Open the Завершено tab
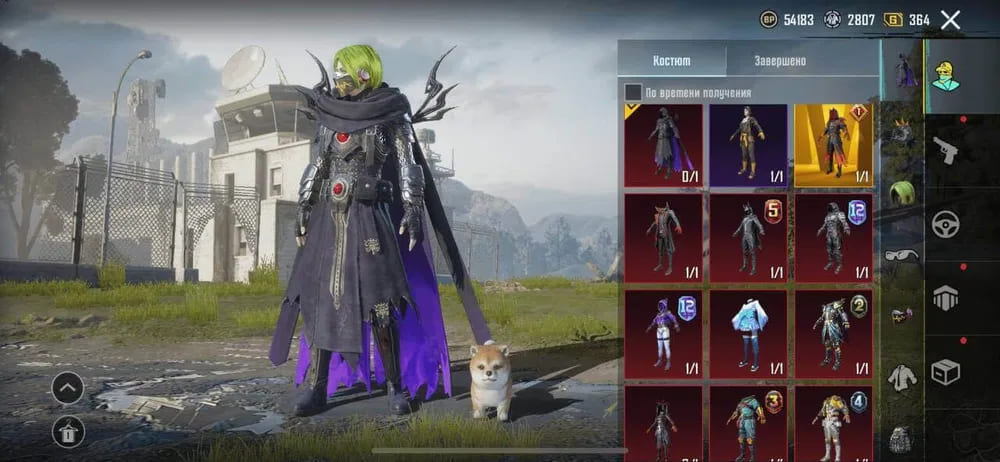Image resolution: width=1000 pixels, height=462 pixels. coord(780,60)
